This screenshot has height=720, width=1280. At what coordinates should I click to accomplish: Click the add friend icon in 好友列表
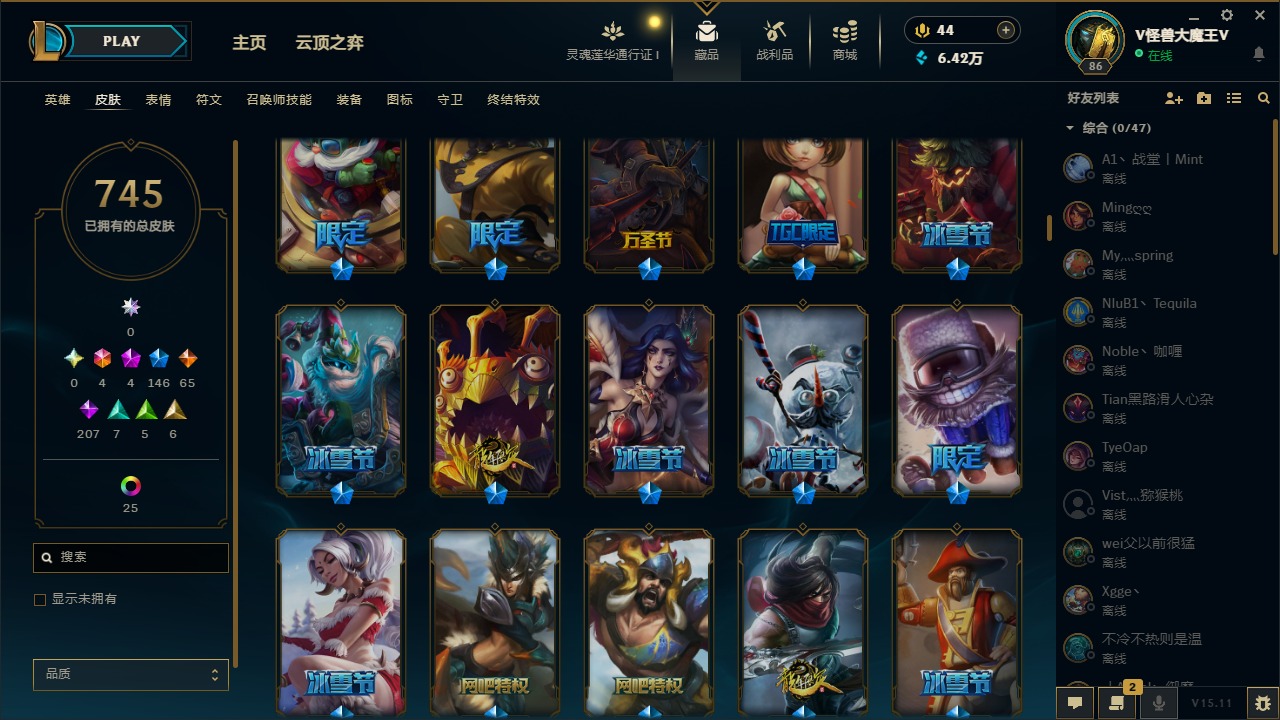[1174, 97]
